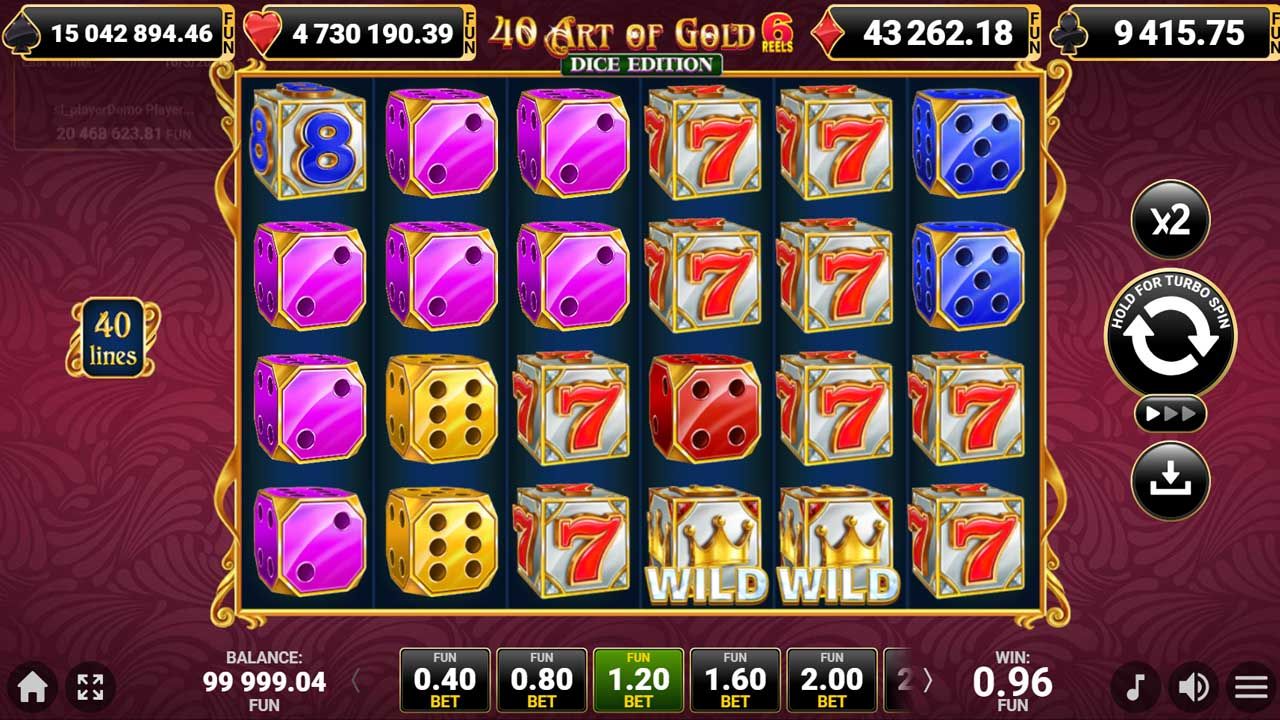This screenshot has width=1280, height=720.
Task: Choose the 0.40 FUN bet
Action: (444, 680)
